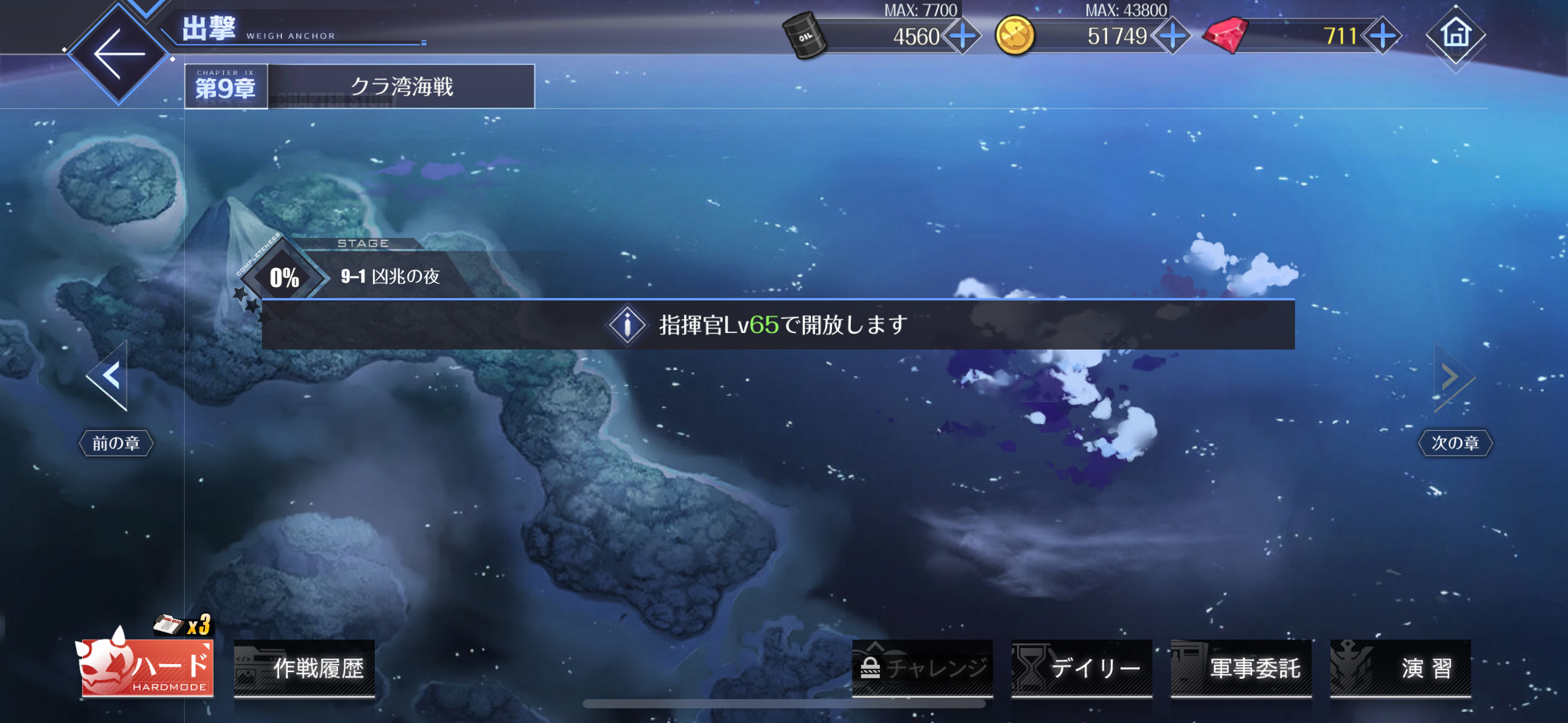Open military commissions (軍事委託)
The image size is (1568, 723).
[x=1241, y=668]
